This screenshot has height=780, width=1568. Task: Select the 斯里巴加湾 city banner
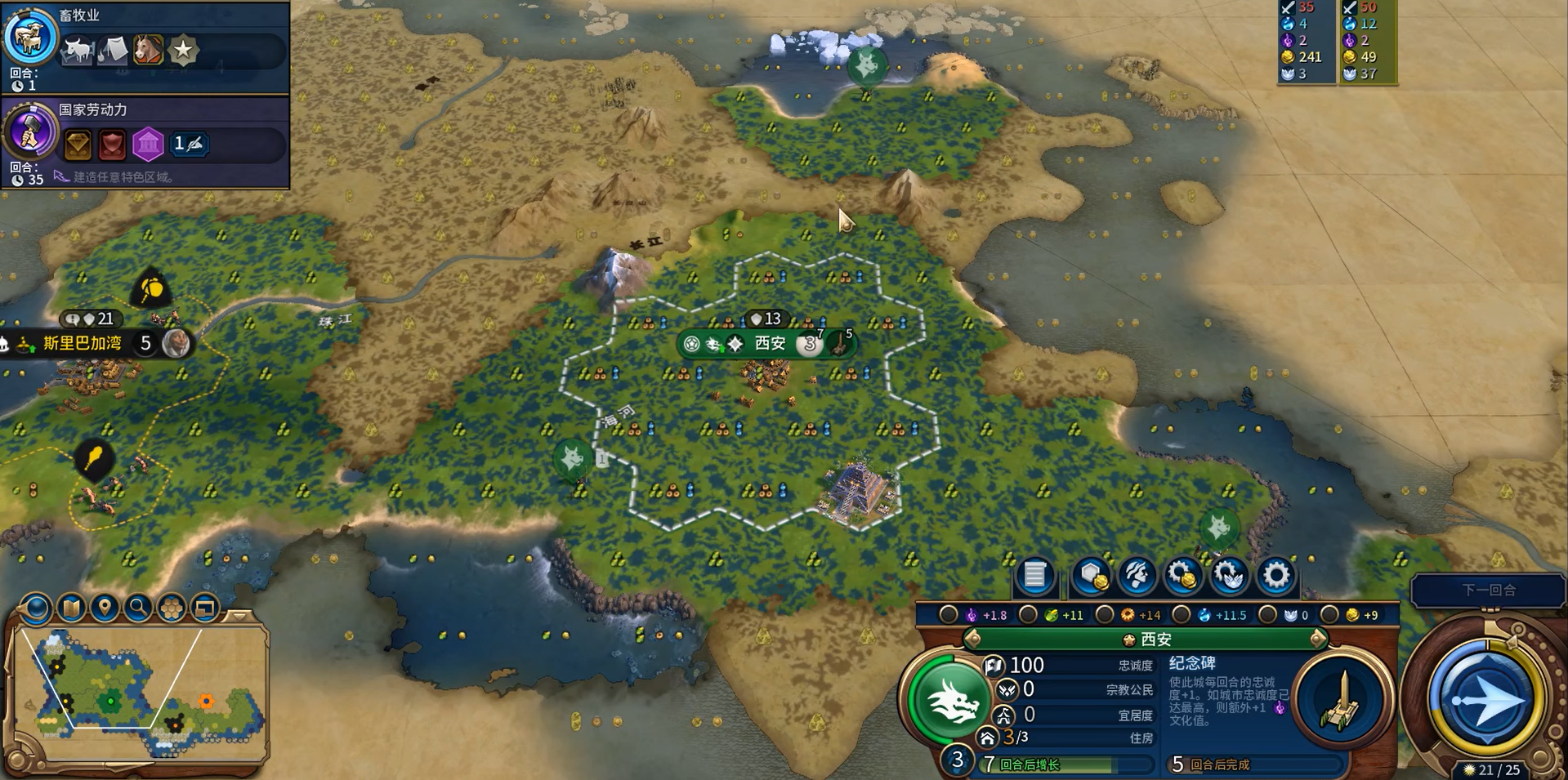coord(83,343)
